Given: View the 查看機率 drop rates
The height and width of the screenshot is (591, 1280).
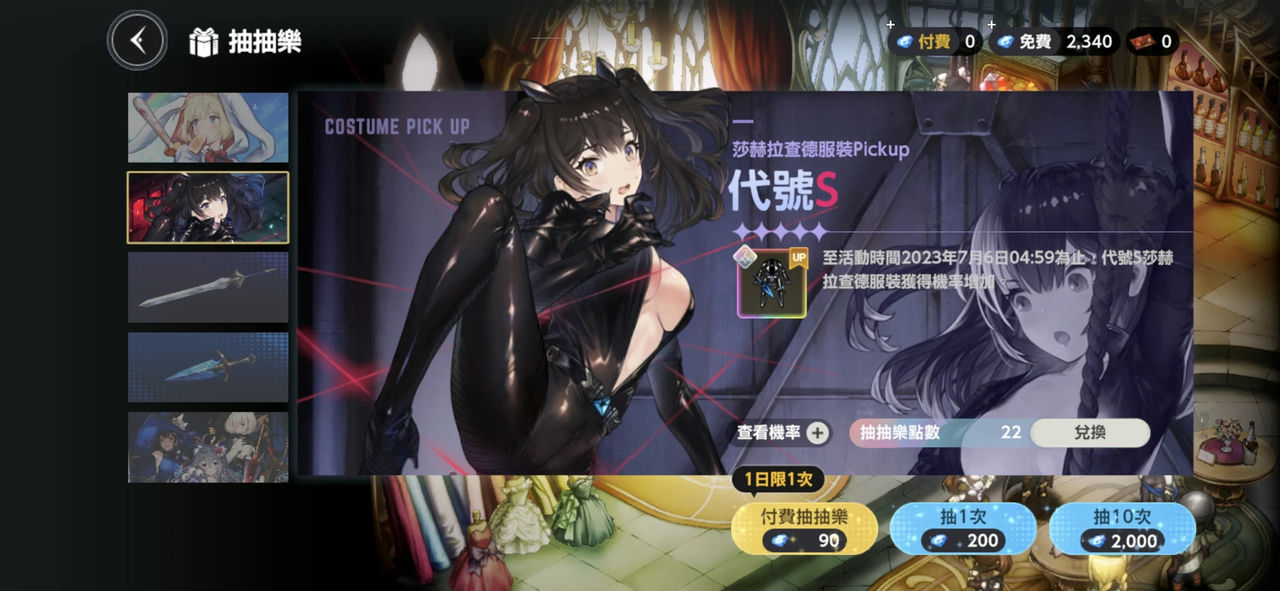Looking at the screenshot, I should tap(782, 433).
